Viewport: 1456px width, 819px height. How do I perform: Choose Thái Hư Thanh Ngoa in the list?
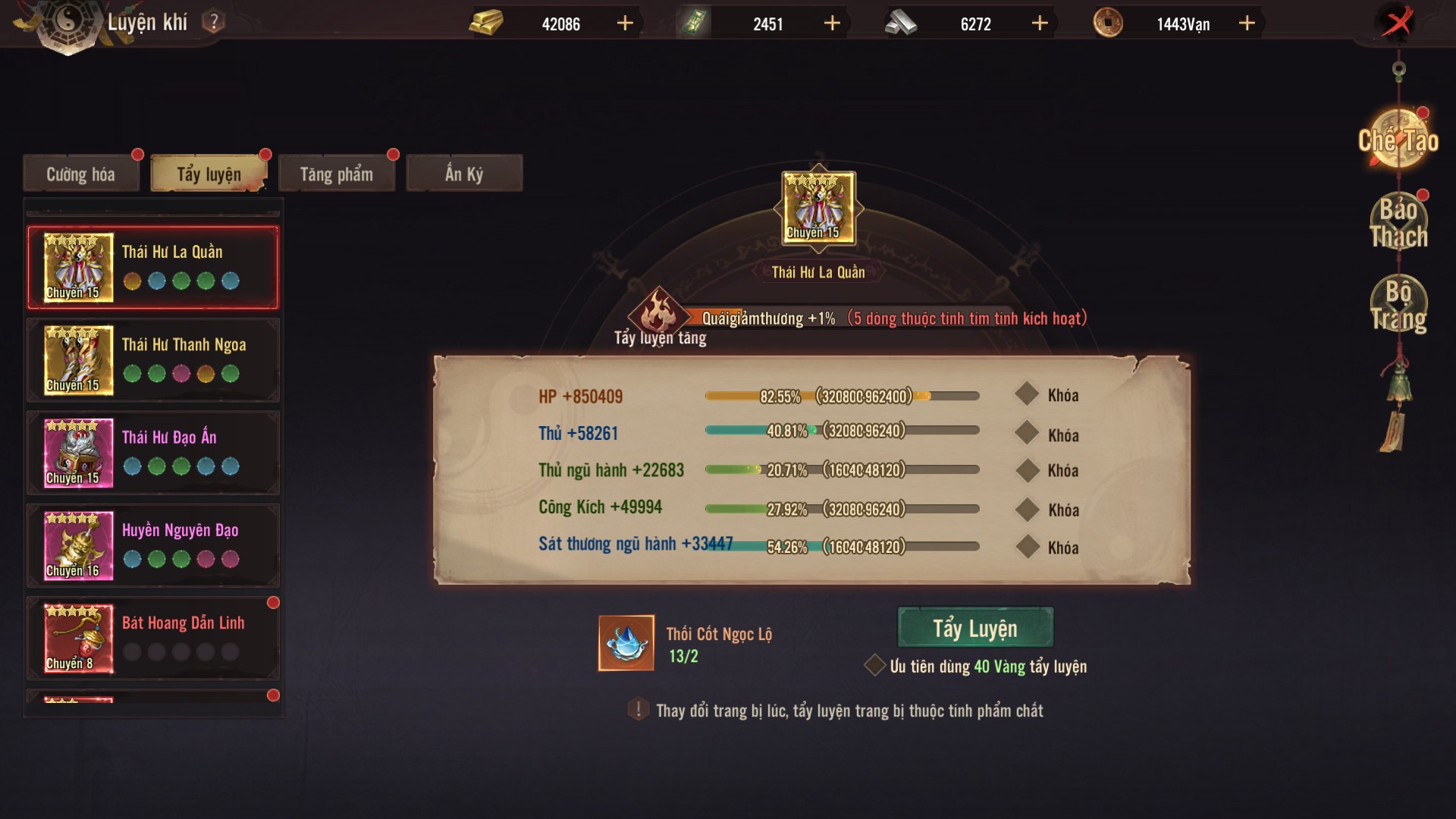(x=153, y=360)
